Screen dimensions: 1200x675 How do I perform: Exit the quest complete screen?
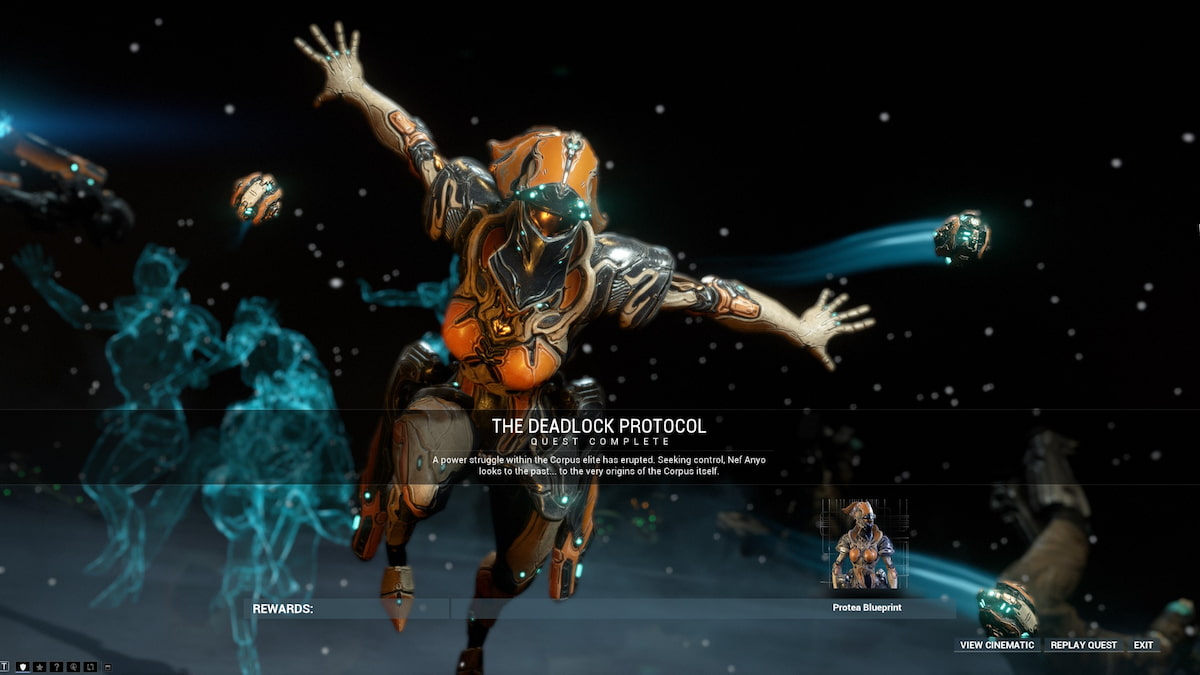(1143, 645)
